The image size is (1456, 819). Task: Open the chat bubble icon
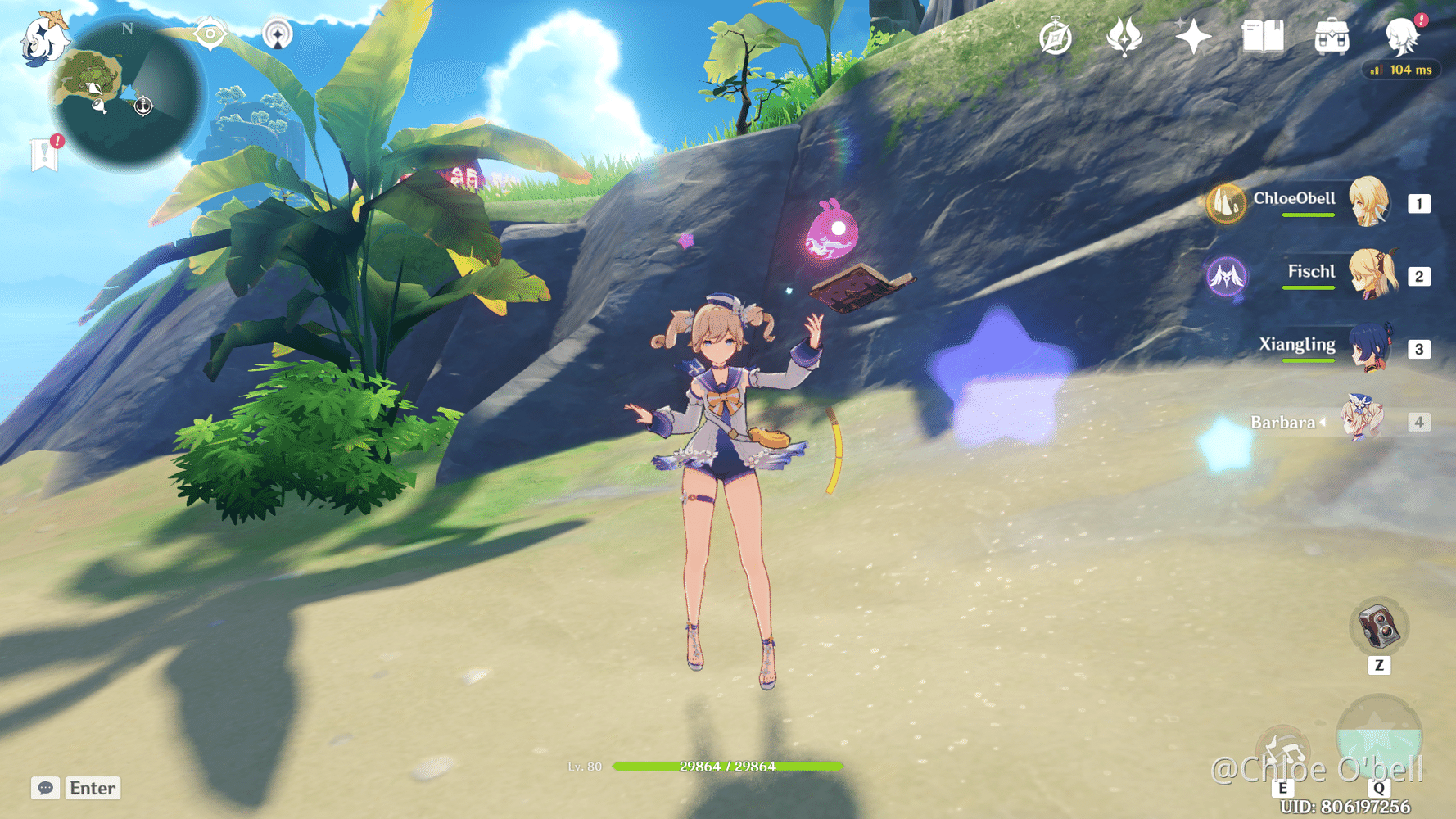45,788
